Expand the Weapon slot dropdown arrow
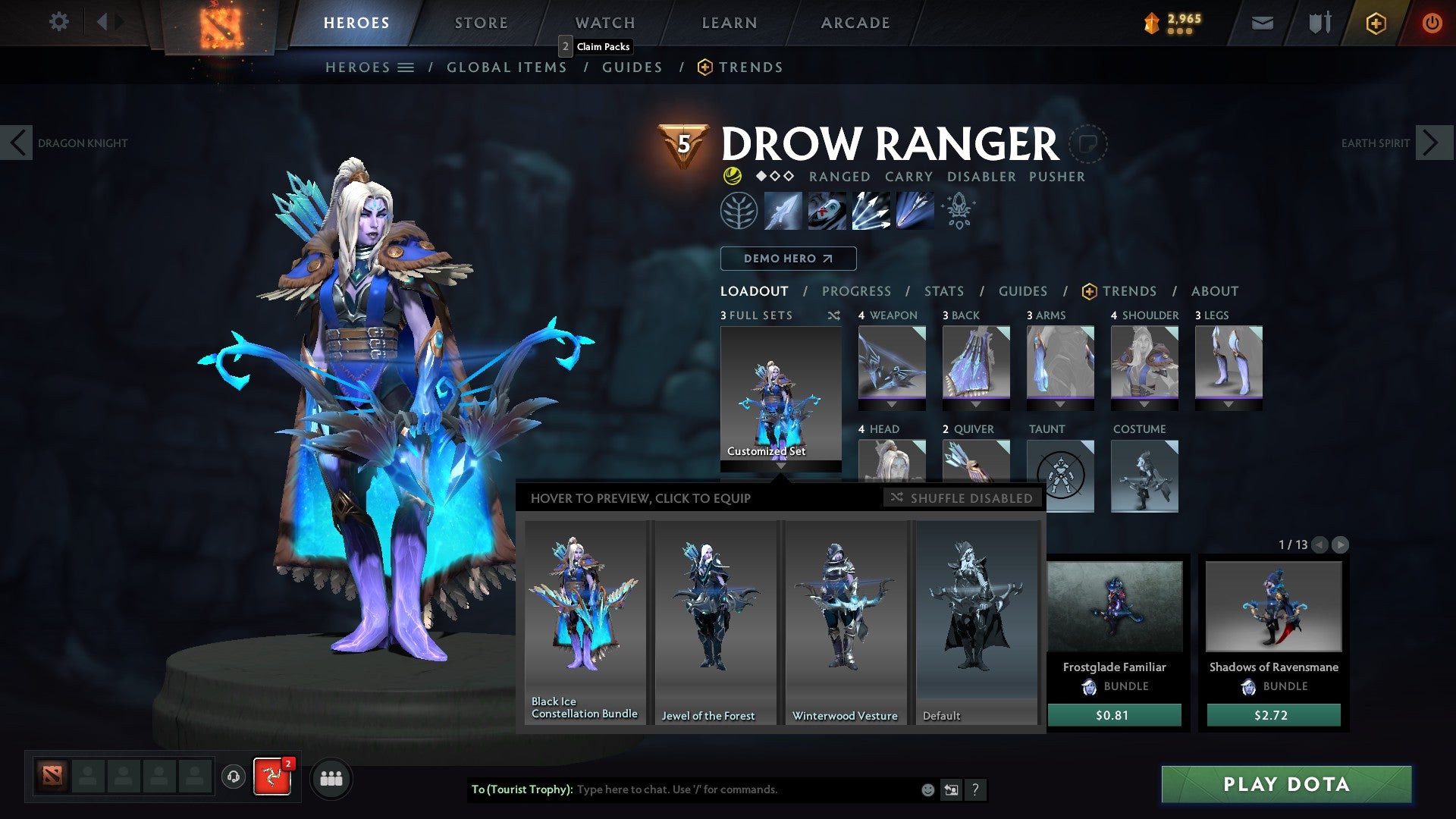Screen dimensions: 1456x819 (x=893, y=404)
